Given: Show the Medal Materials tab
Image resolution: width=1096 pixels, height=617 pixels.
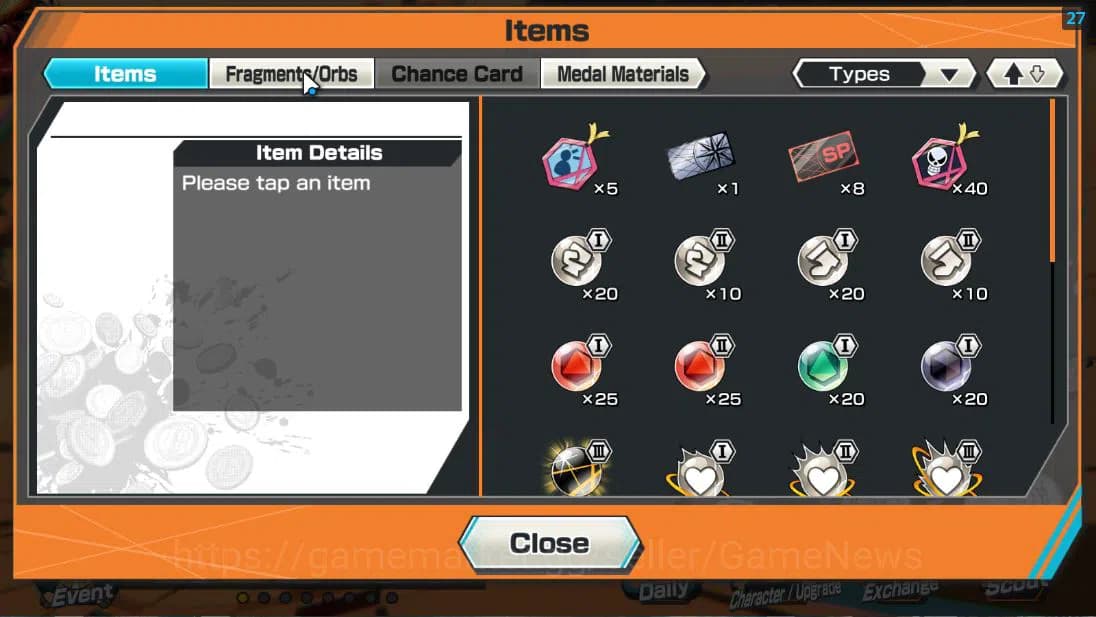Looking at the screenshot, I should [x=622, y=74].
